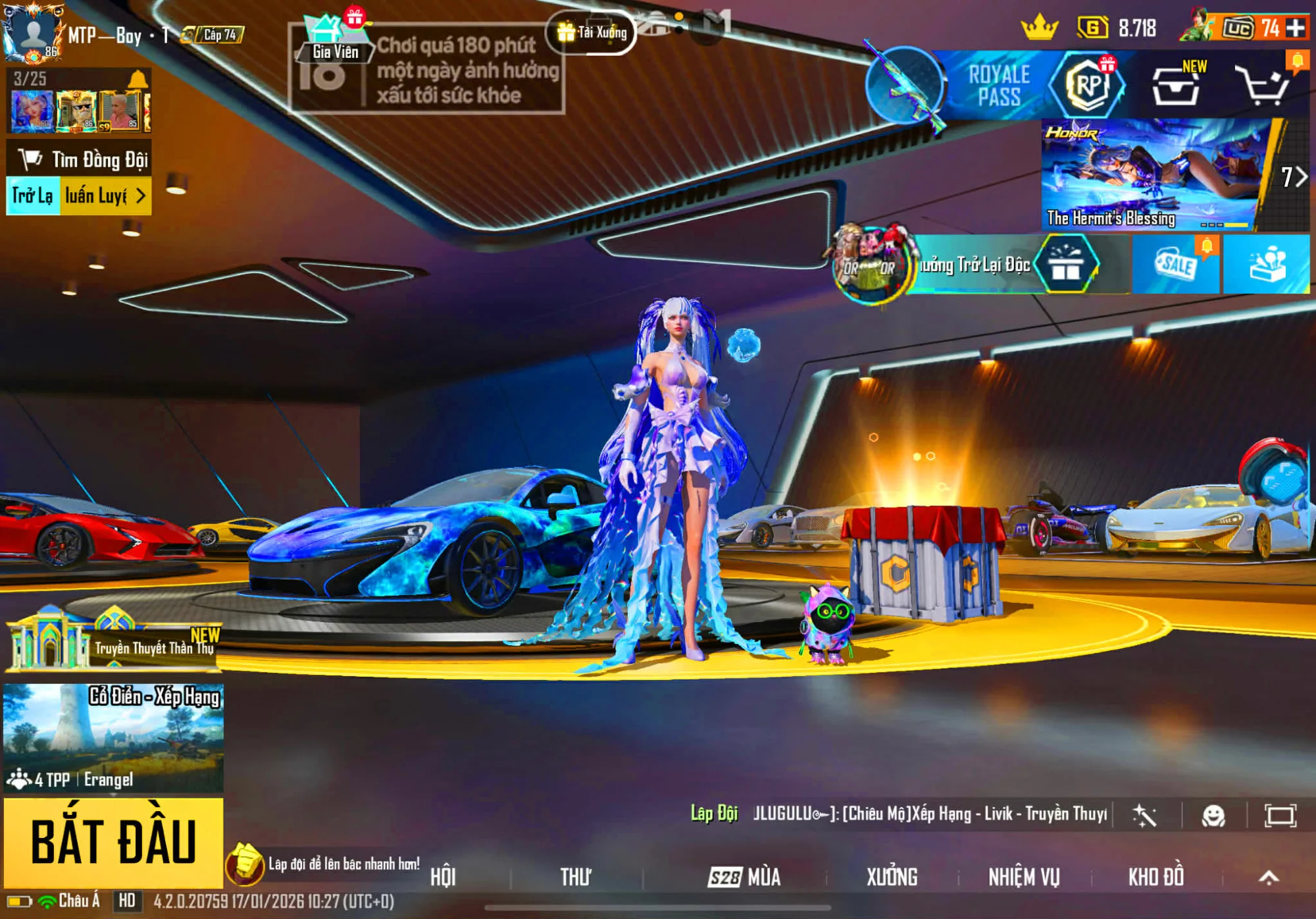Screen dimensions: 1316x919
Task: Open the RP Royale Pass points icon
Action: point(1089,84)
